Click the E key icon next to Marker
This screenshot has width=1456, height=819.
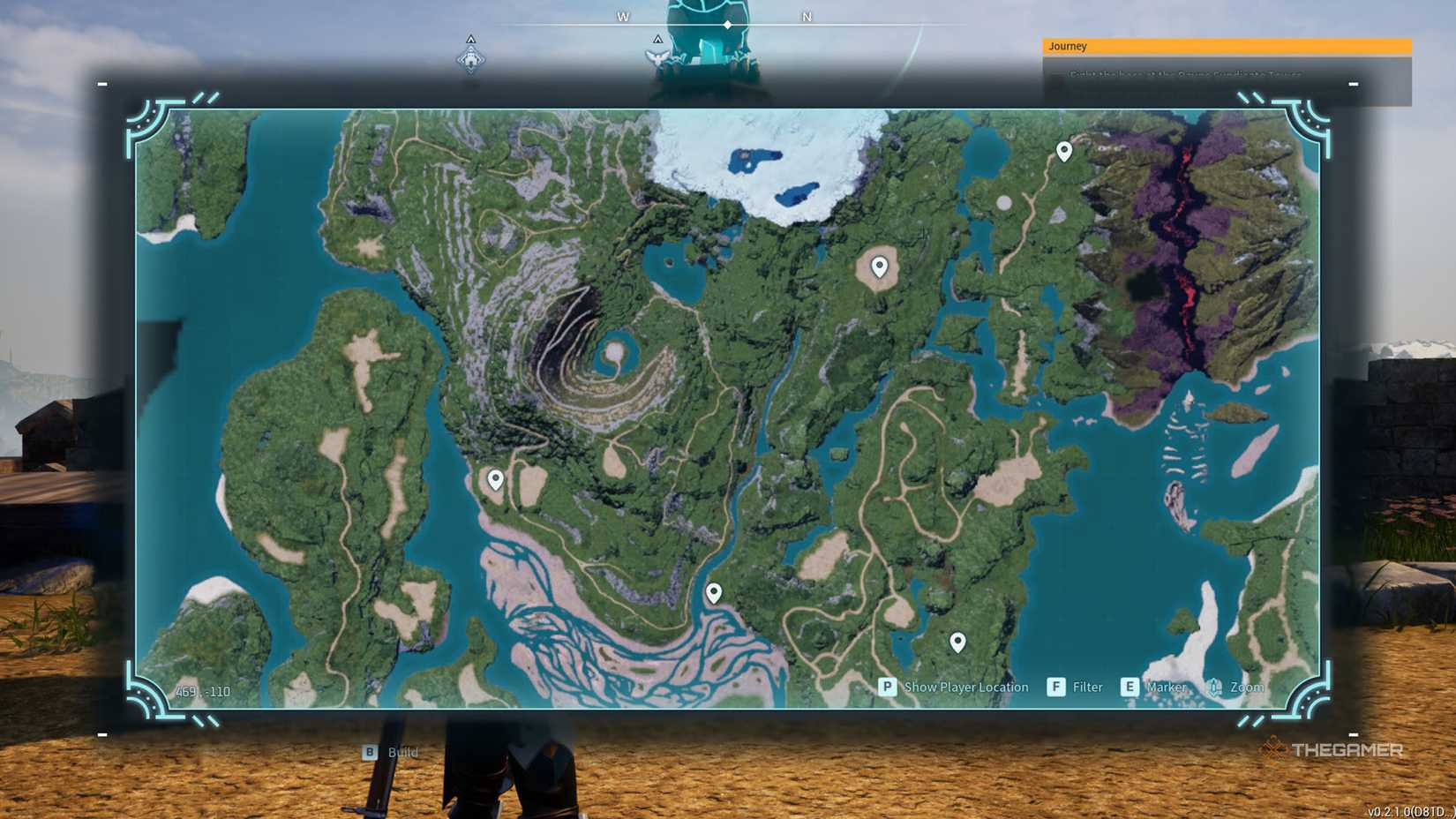click(1129, 687)
